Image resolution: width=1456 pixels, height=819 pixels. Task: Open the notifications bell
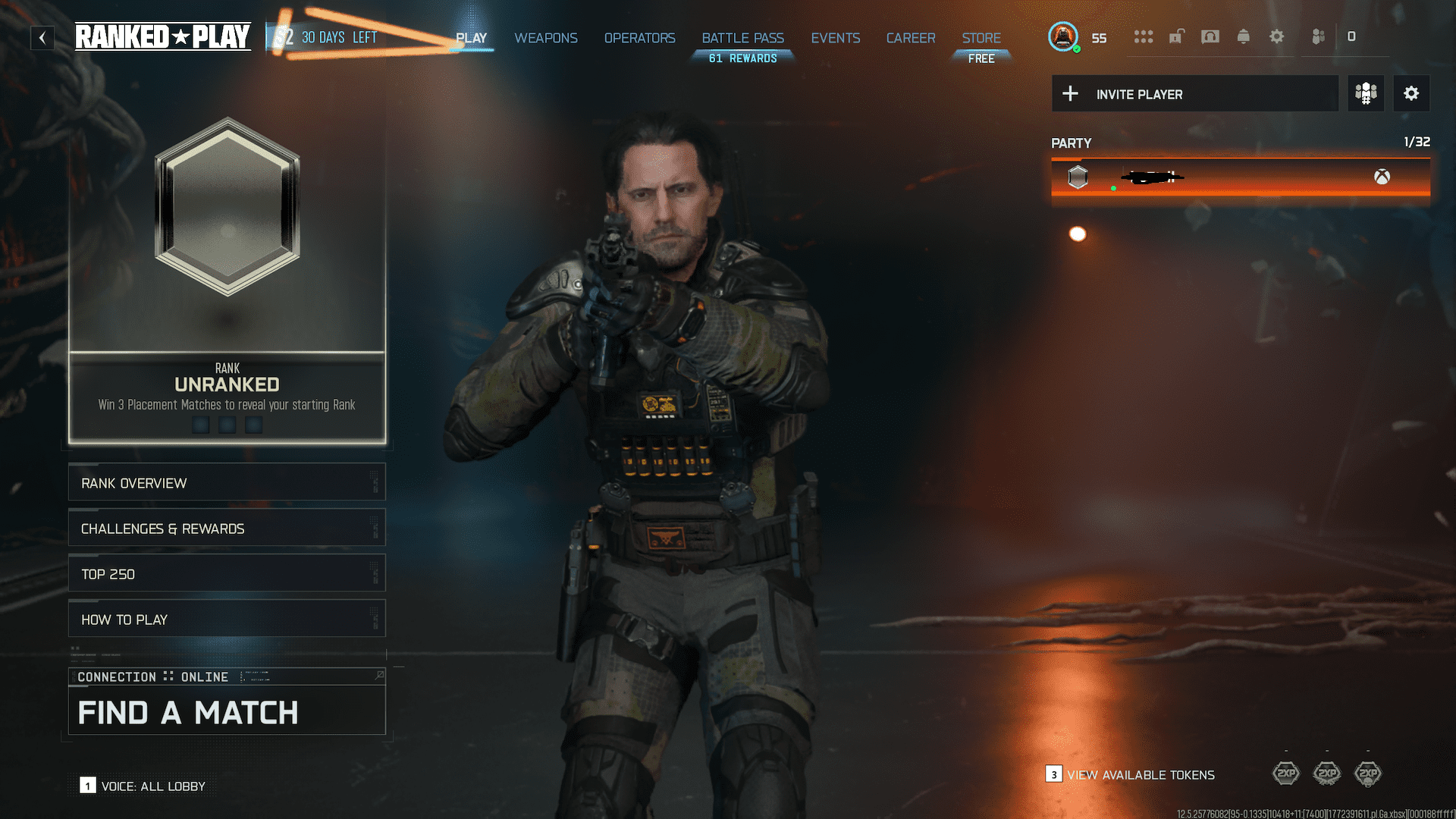[1243, 36]
